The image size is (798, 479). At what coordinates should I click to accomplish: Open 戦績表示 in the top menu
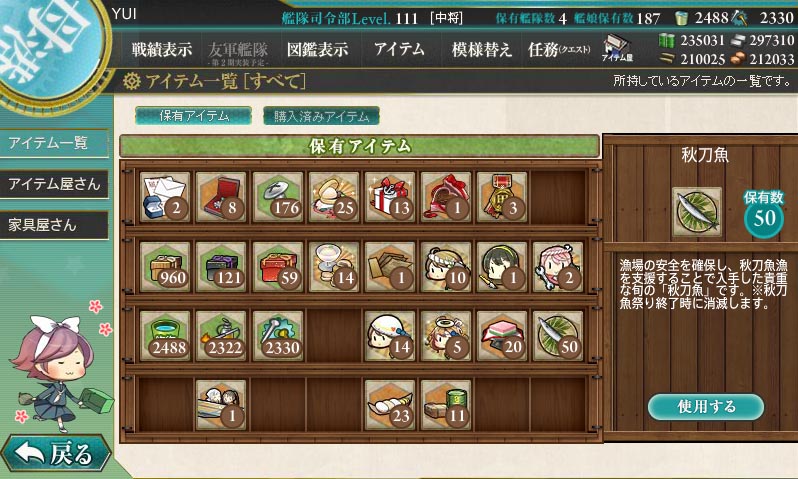click(162, 49)
